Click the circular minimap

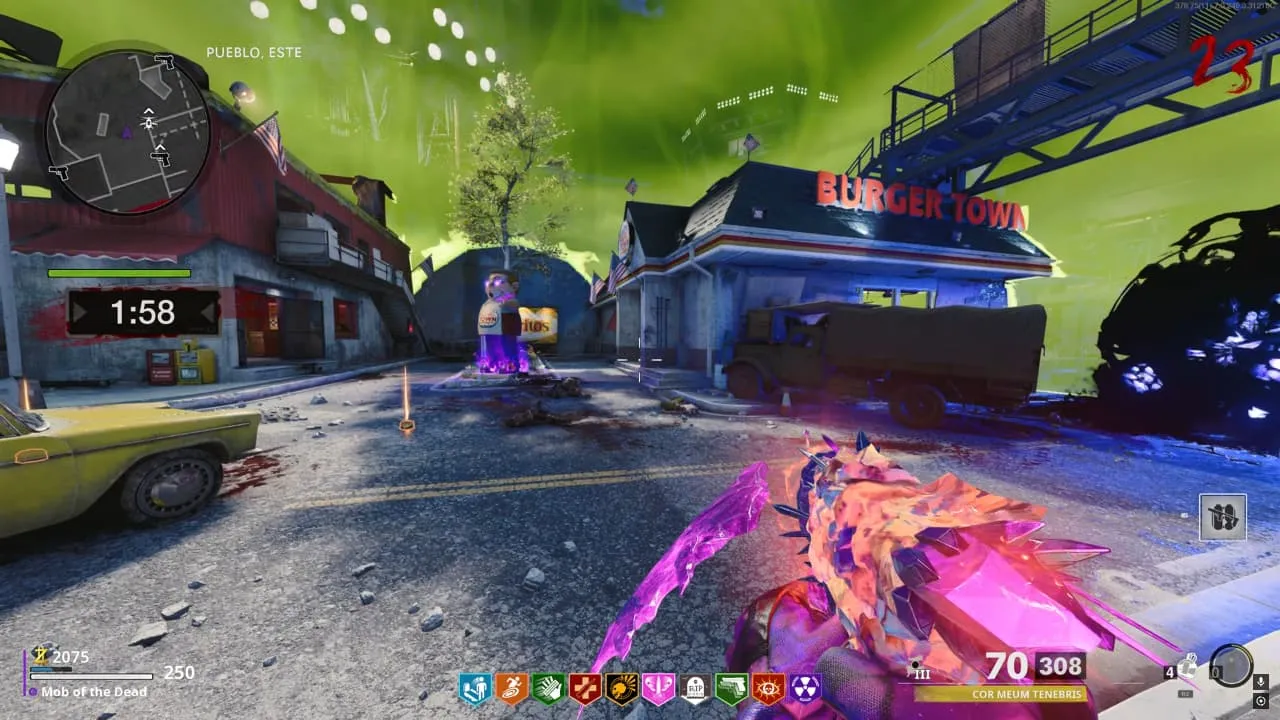[x=127, y=132]
